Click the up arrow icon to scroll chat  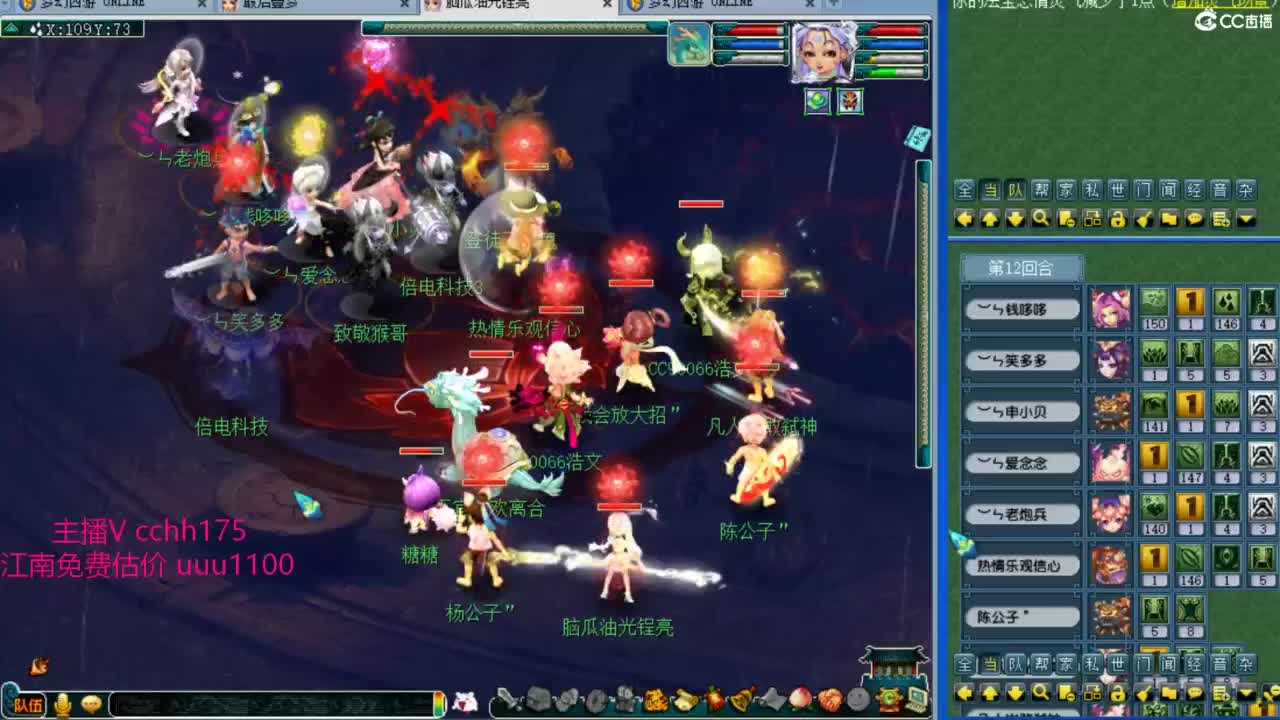(990, 219)
